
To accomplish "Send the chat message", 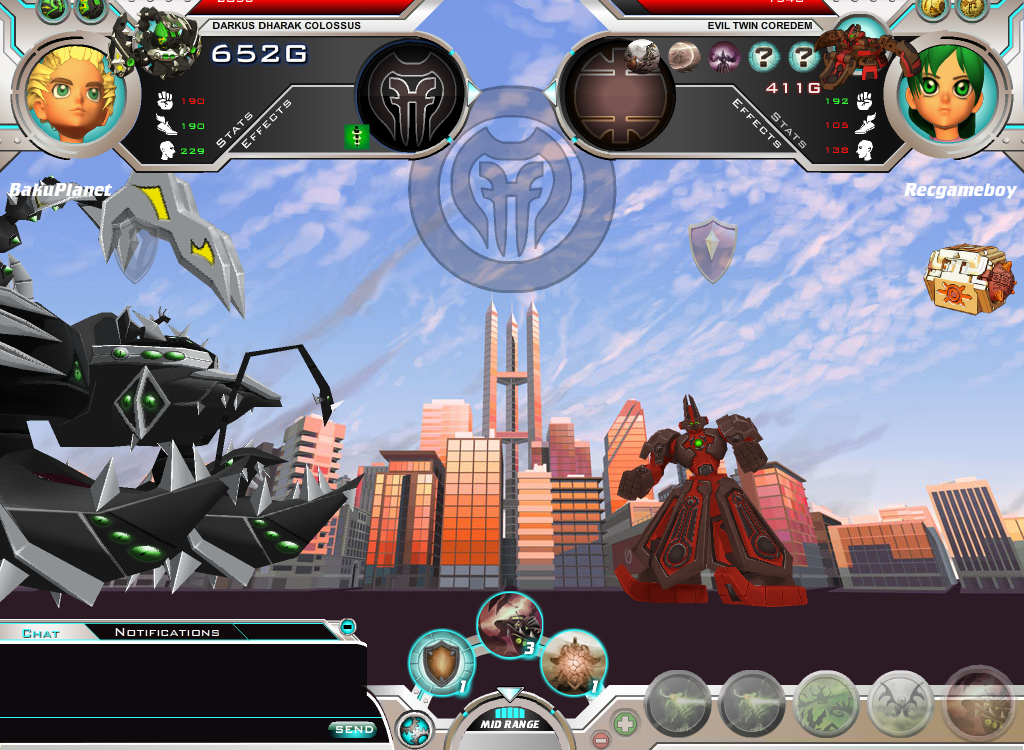I will (x=353, y=730).
